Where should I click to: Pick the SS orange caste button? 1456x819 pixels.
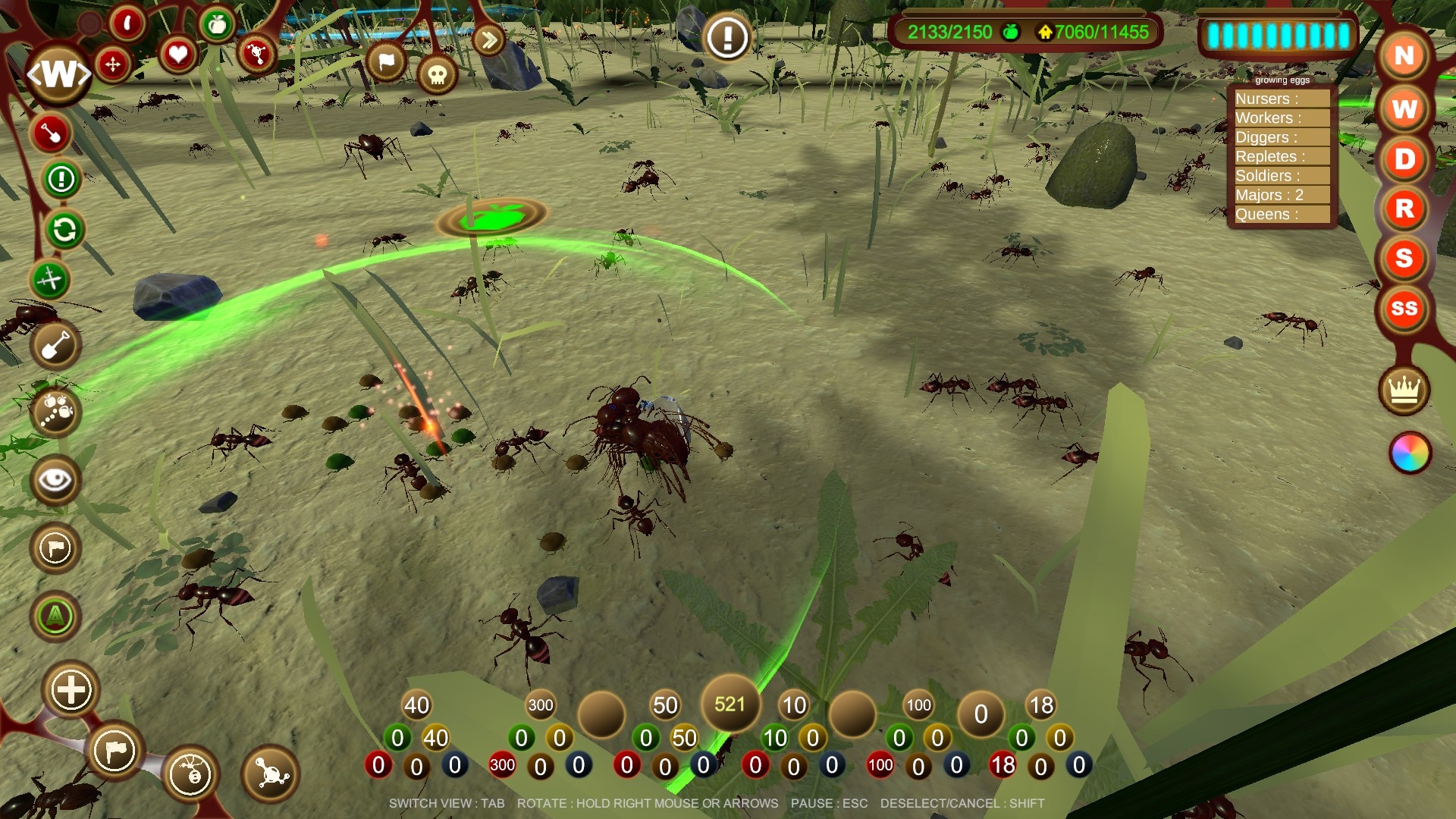click(x=1404, y=309)
